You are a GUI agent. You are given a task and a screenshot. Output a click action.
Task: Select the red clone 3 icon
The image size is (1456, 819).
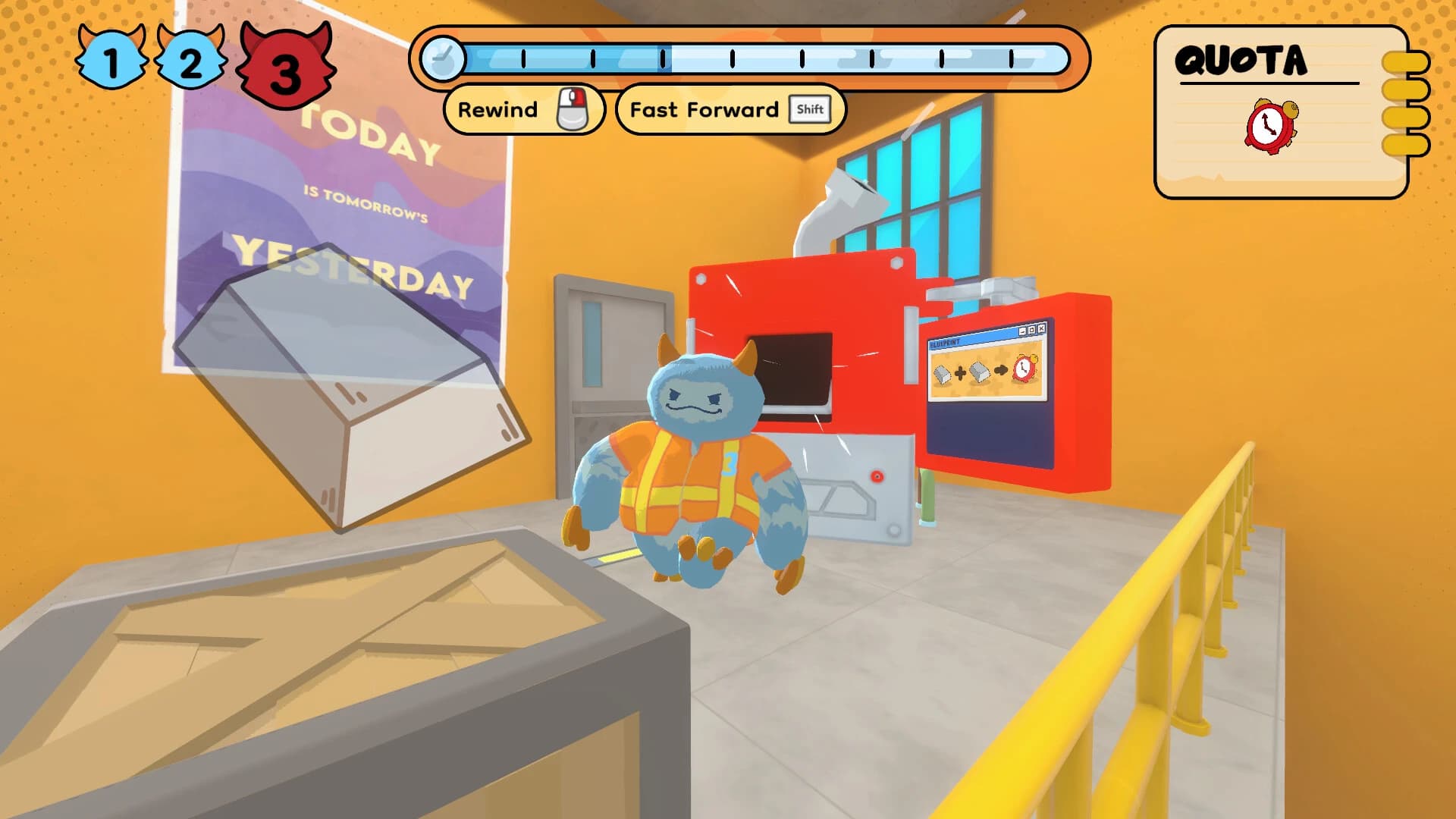(285, 67)
